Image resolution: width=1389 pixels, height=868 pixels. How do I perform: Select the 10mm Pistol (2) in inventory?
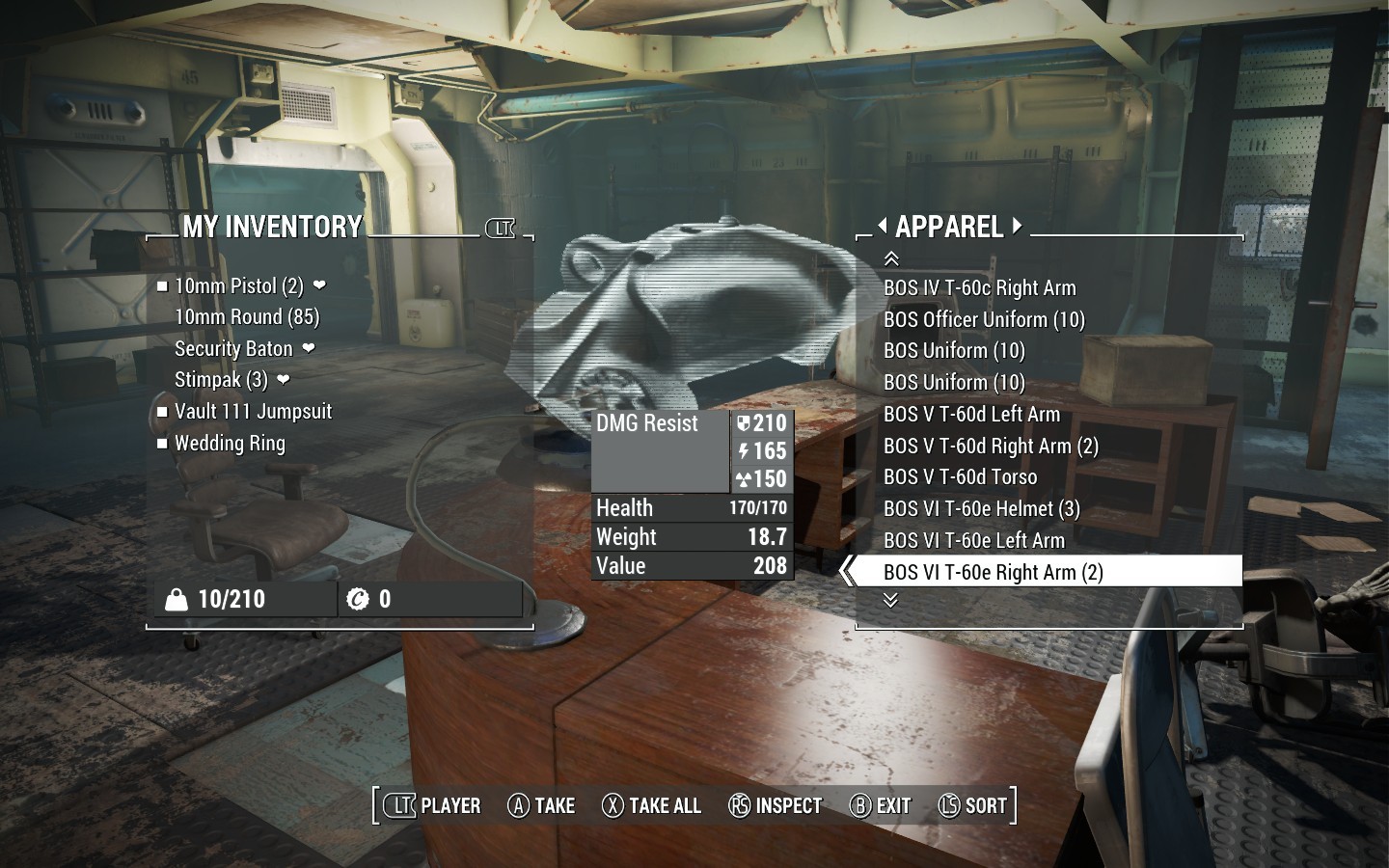coord(239,286)
